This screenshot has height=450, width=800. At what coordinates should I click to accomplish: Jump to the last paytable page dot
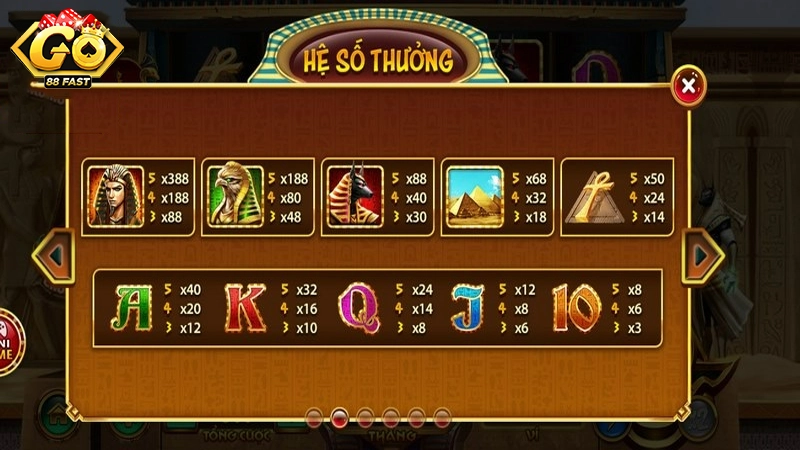click(441, 416)
